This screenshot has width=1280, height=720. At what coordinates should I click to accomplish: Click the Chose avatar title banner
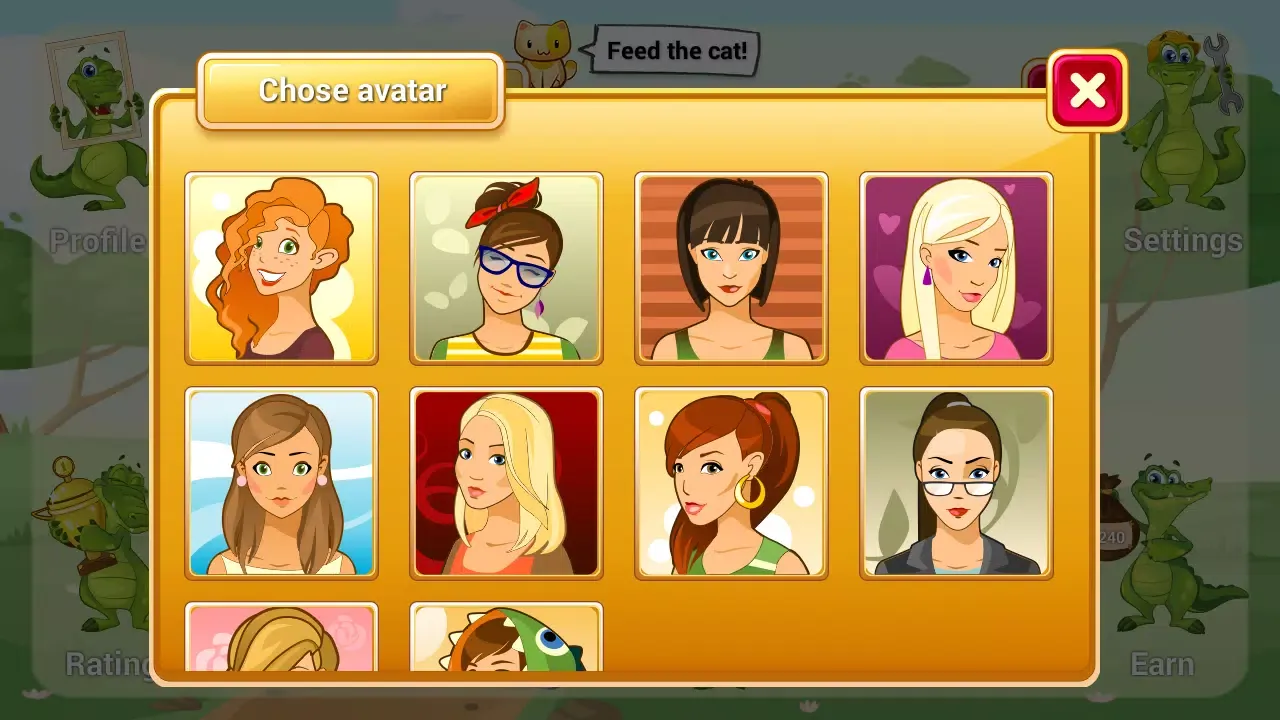pyautogui.click(x=352, y=91)
